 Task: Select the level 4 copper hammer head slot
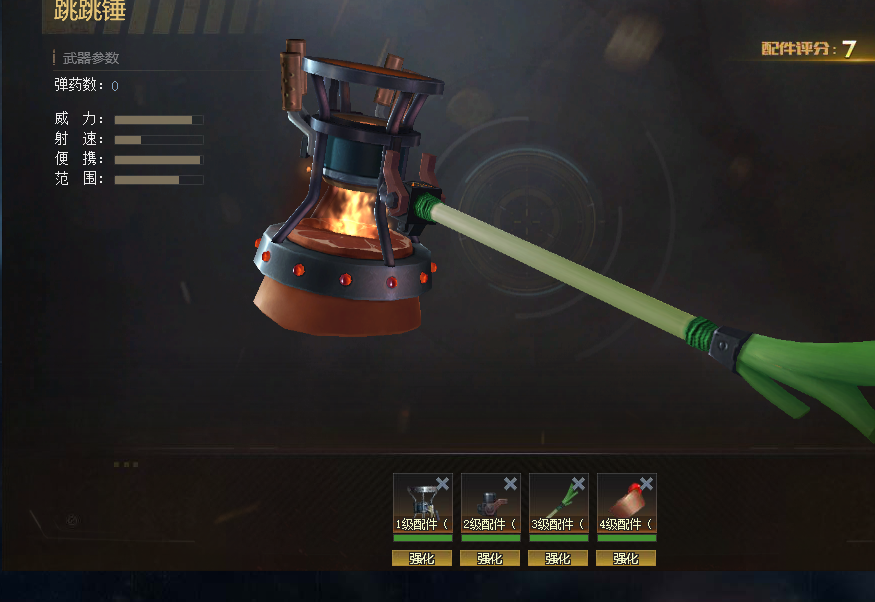(x=625, y=500)
